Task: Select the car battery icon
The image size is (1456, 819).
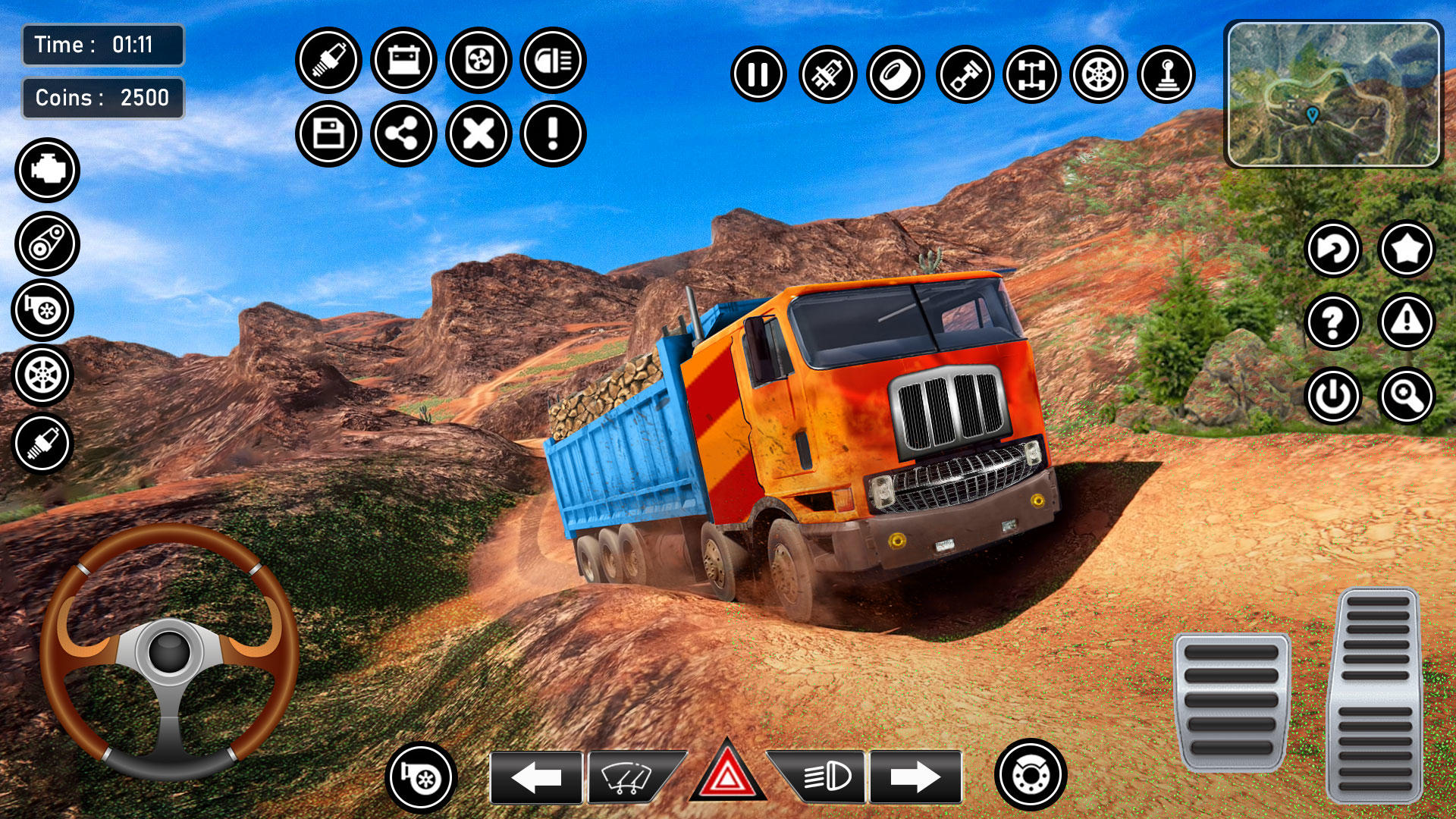Action: click(x=403, y=59)
